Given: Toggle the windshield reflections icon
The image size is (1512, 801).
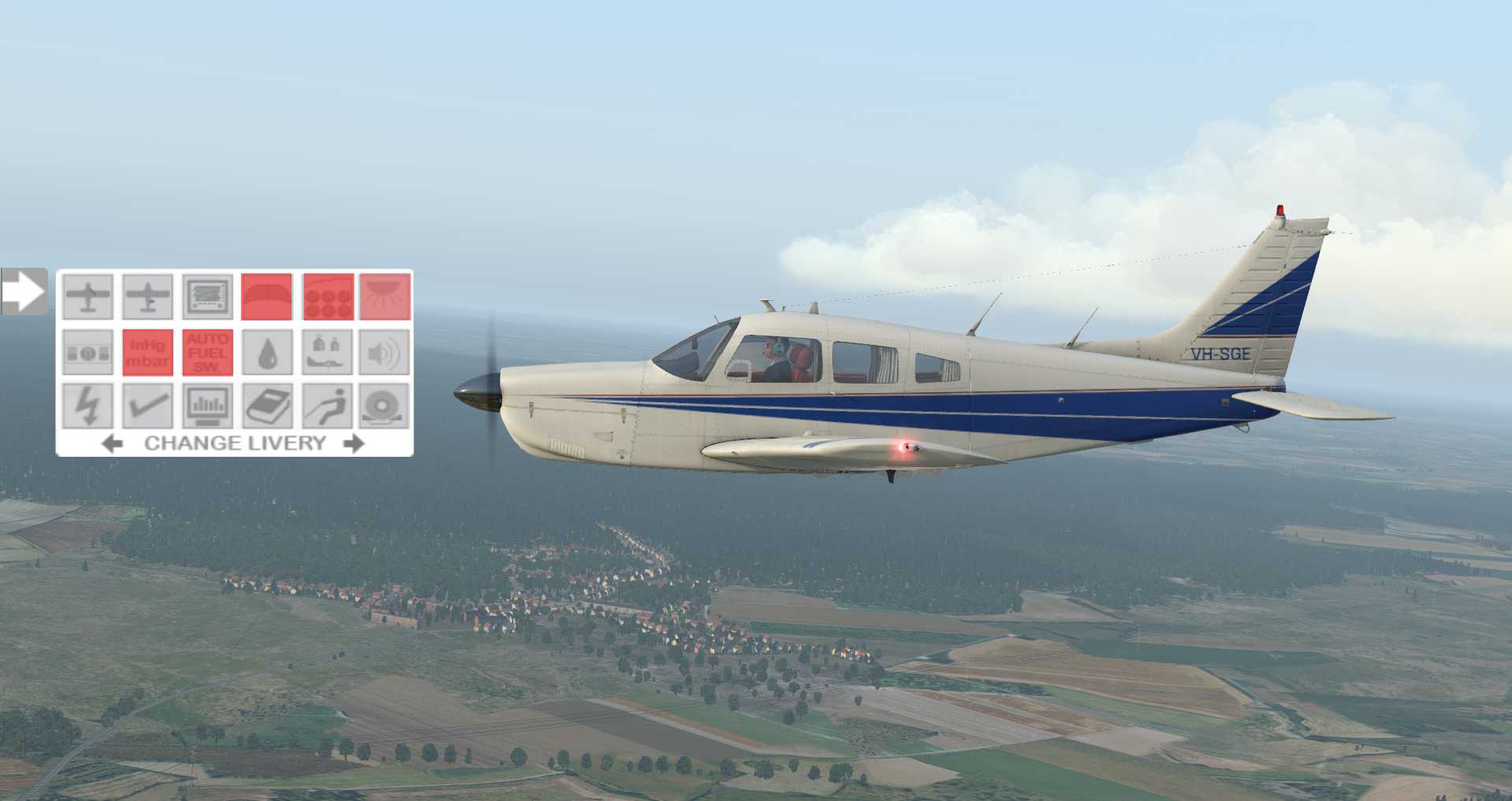Looking at the screenshot, I should [x=266, y=297].
